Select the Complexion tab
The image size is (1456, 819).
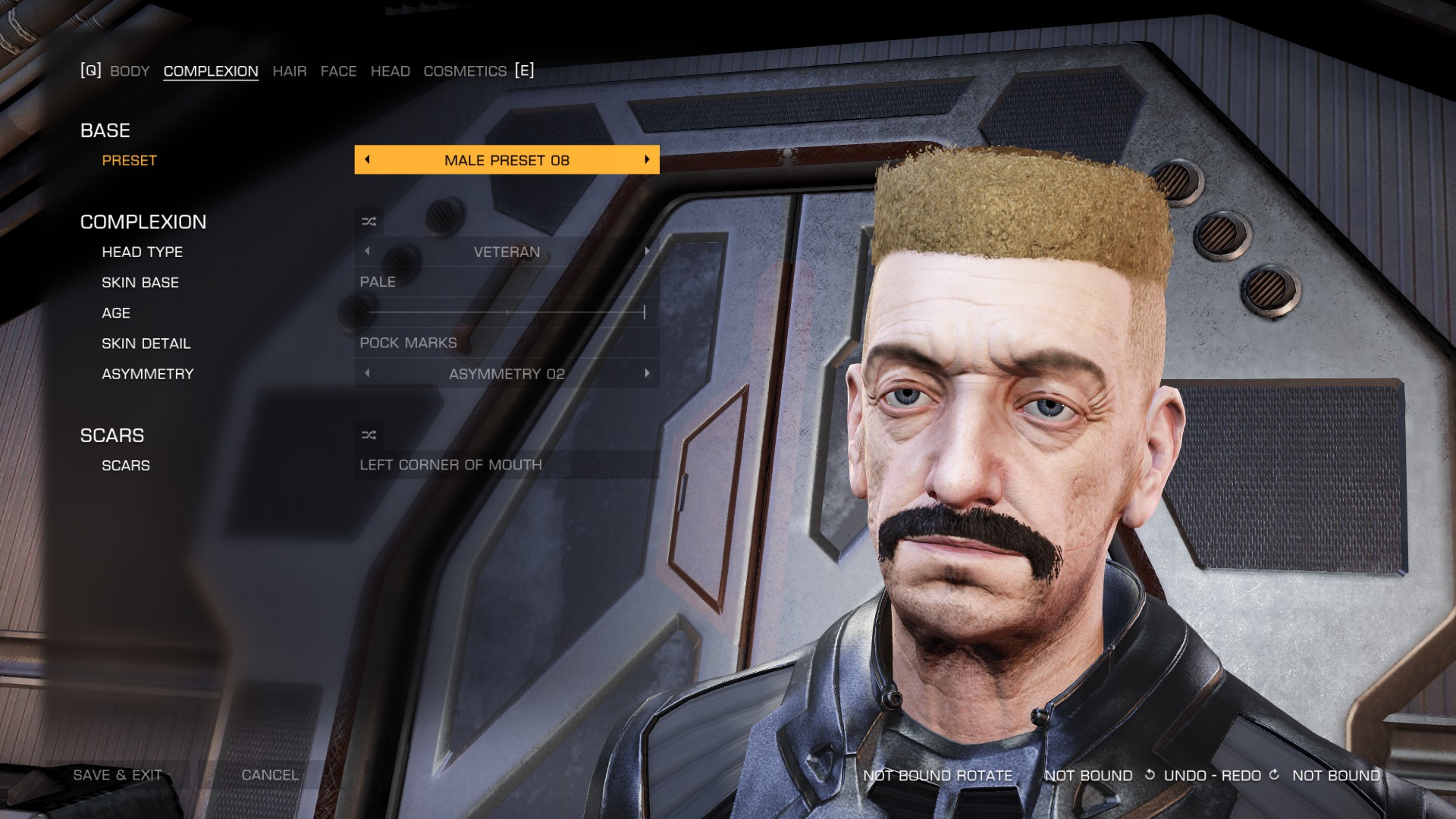(211, 71)
